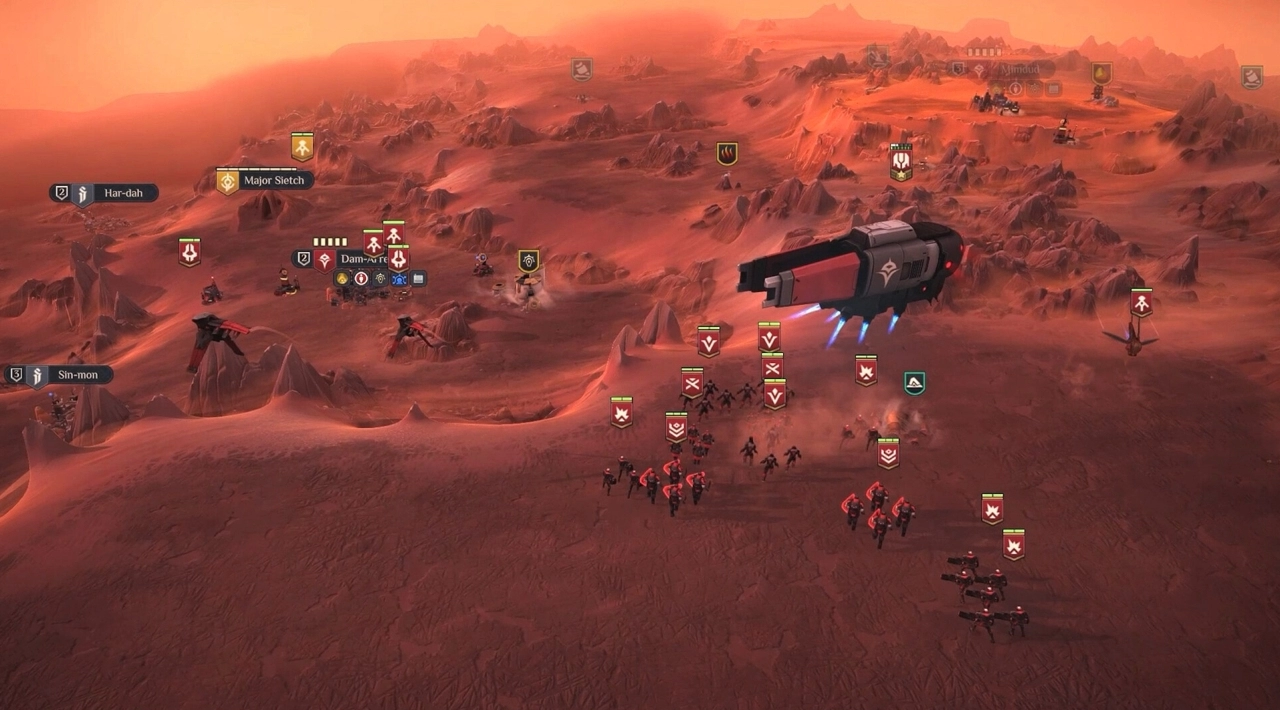1280x710 pixels.
Task: Select the ornithopter's red unit banner
Action: point(1141,302)
